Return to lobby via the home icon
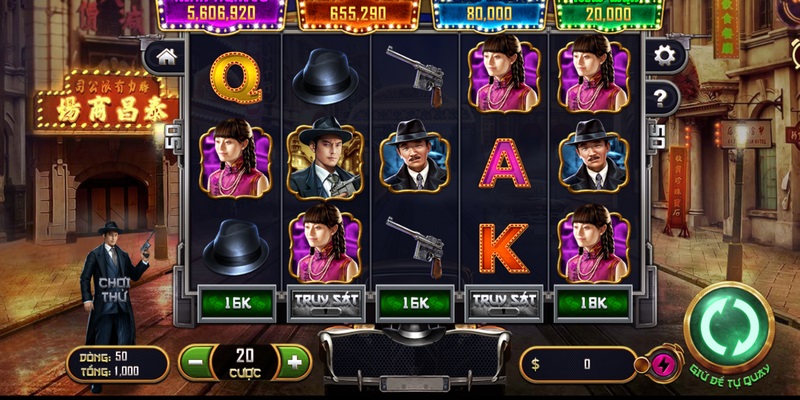This screenshot has width=800, height=400. pyautogui.click(x=161, y=58)
